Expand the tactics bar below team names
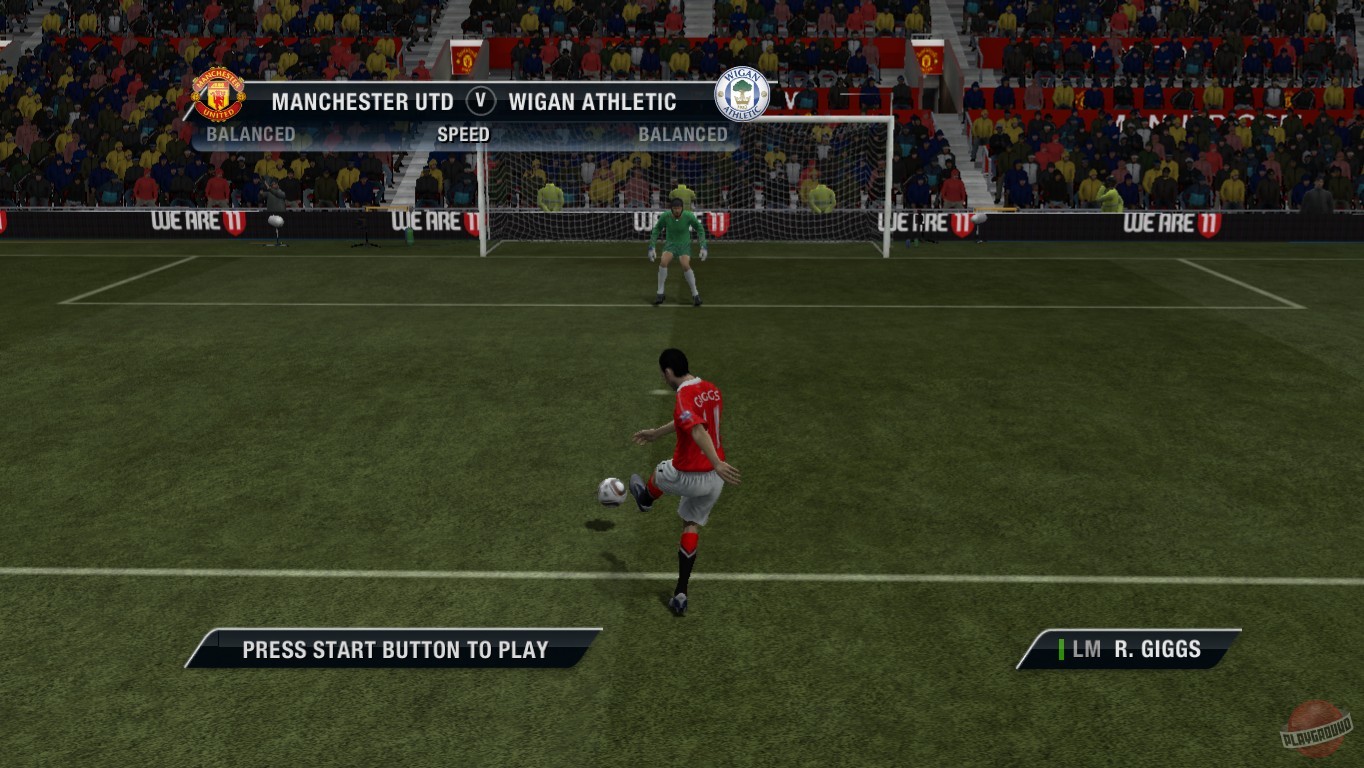The image size is (1364, 768). coord(466,134)
